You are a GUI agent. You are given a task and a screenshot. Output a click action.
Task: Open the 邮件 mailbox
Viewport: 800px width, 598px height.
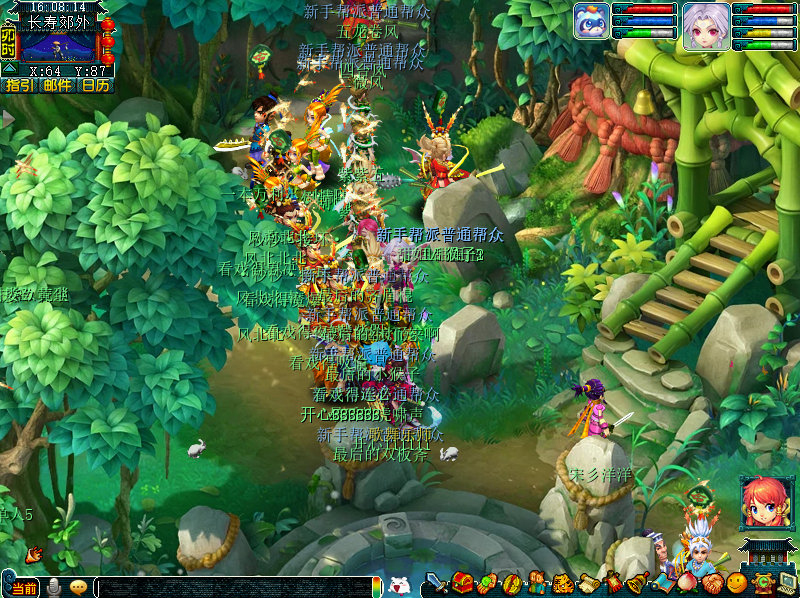tap(58, 86)
